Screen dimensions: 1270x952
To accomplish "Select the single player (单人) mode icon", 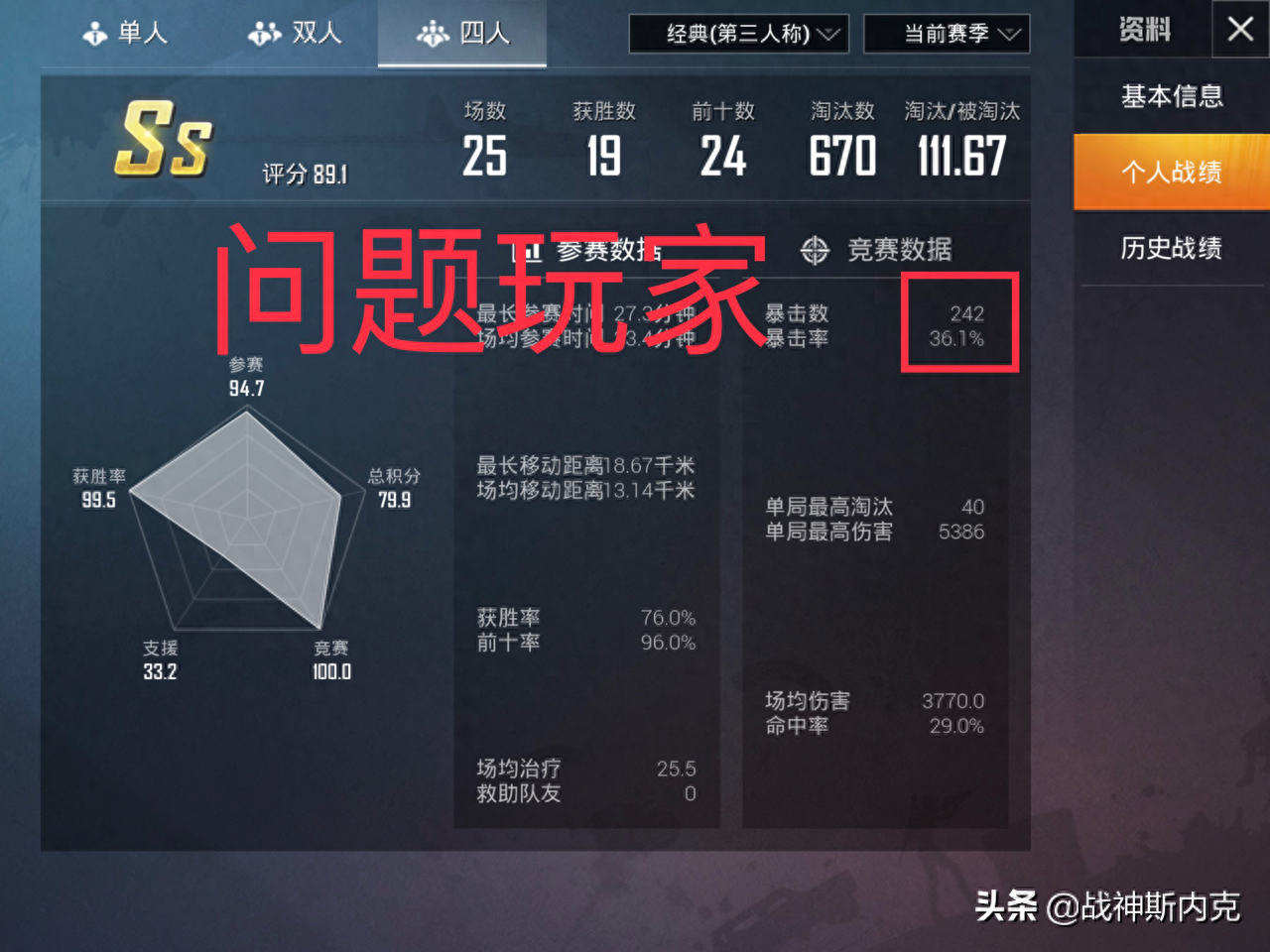I will coord(95,32).
